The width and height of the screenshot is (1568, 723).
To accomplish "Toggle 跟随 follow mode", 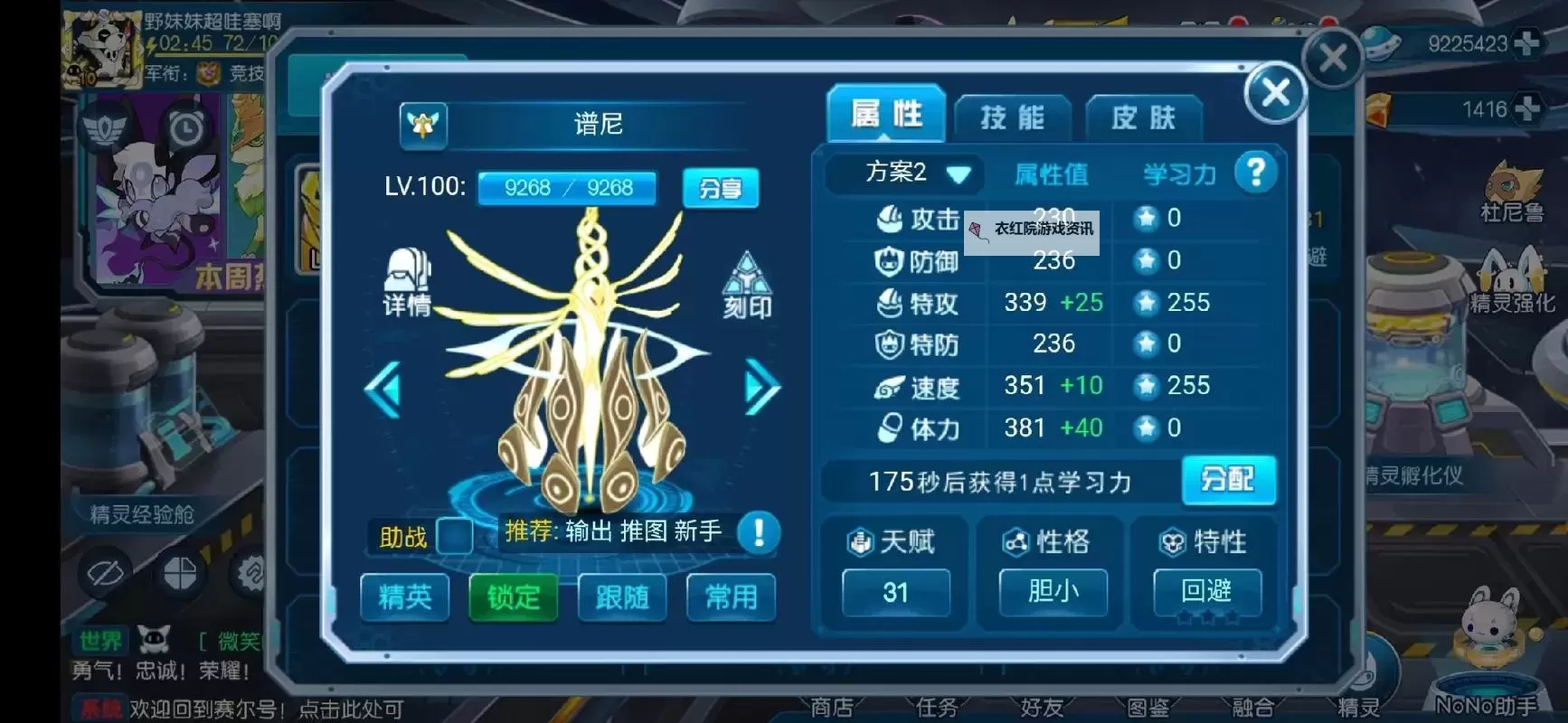I will [x=621, y=597].
